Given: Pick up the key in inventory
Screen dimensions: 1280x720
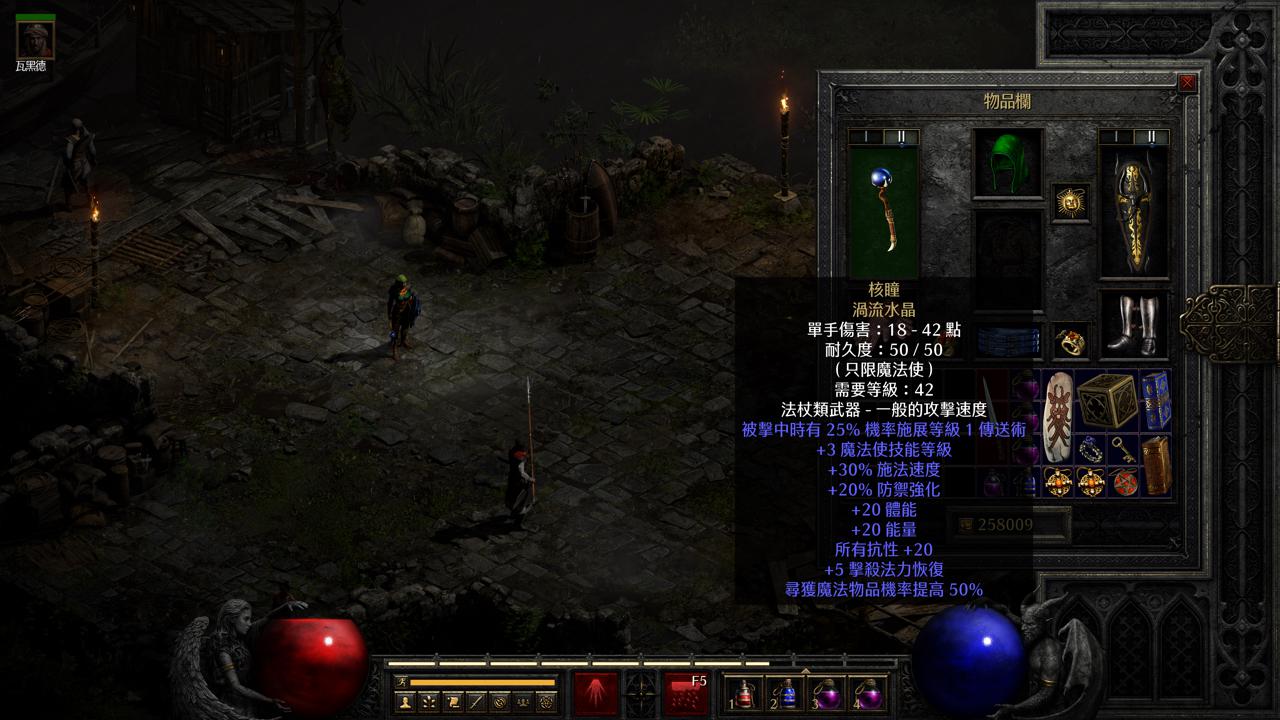Looking at the screenshot, I should [x=1123, y=450].
